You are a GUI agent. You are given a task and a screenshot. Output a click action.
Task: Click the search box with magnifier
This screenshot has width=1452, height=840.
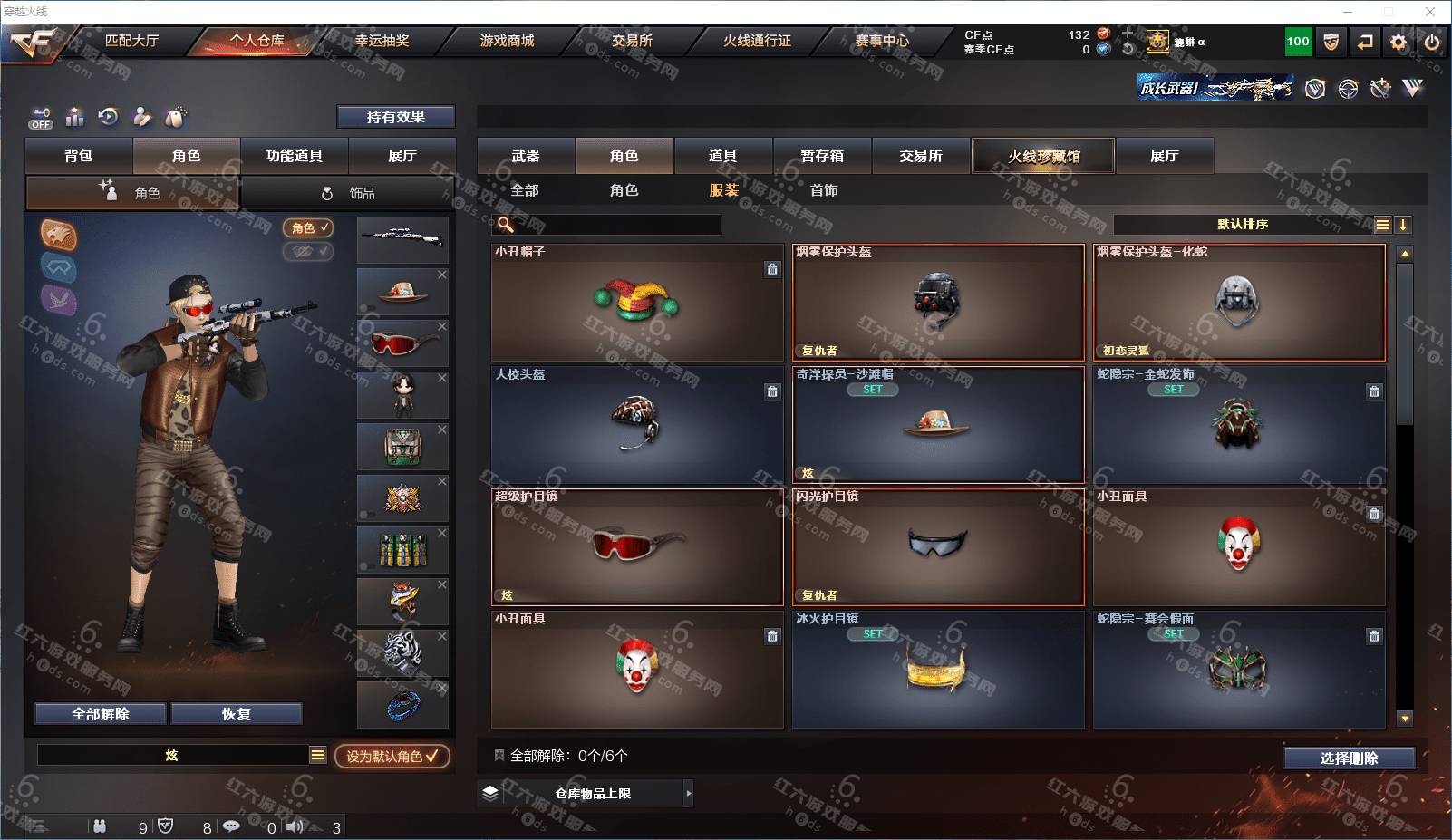[x=608, y=225]
